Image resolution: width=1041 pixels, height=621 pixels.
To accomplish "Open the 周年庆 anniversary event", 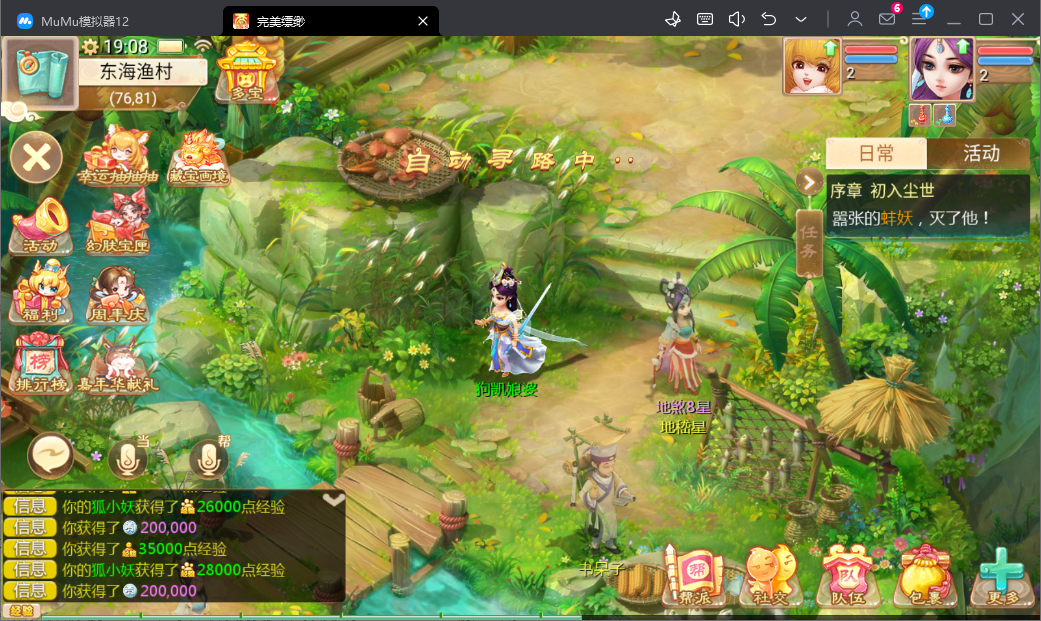I will [119, 291].
